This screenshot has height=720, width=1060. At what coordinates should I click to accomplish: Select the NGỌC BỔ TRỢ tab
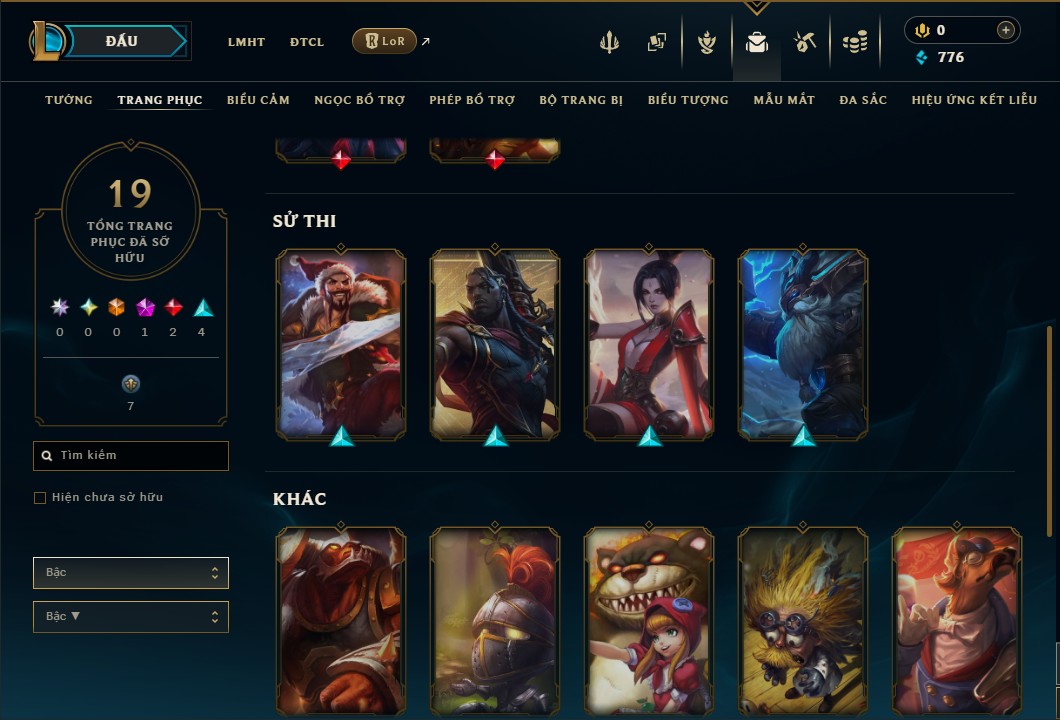359,100
